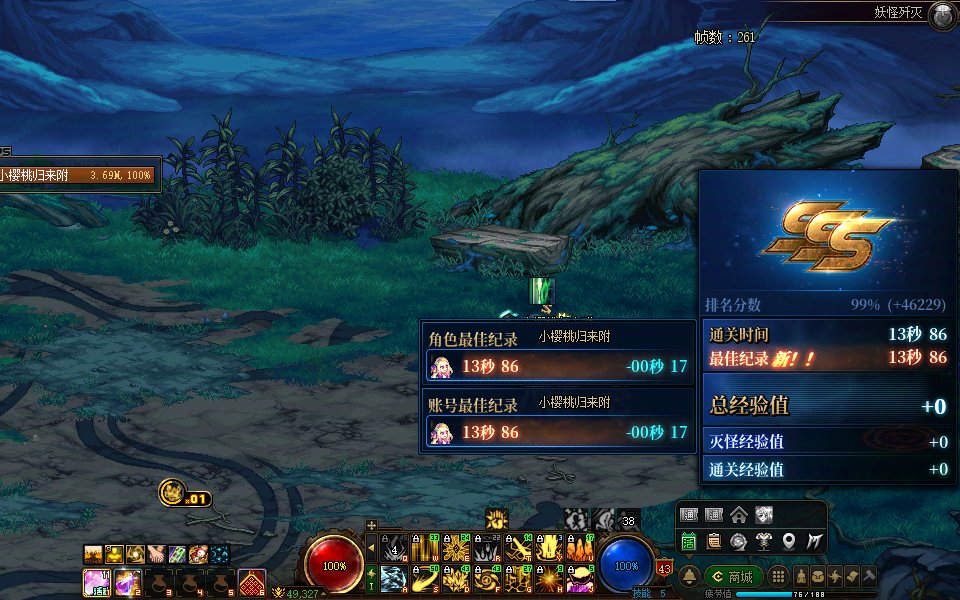960x600 pixels.
Task: Activate the flame pillars skill in slot U
Action: coord(581,549)
